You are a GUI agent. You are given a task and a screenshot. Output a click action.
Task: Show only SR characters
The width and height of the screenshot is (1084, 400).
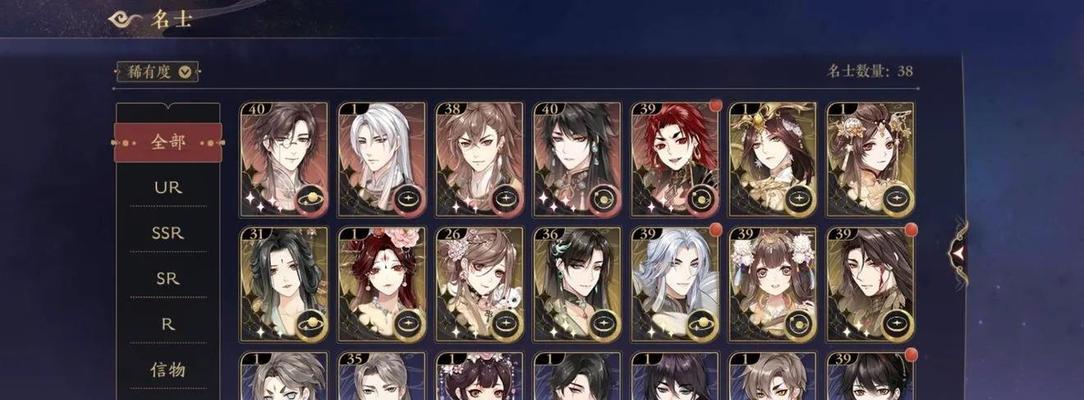coord(168,278)
